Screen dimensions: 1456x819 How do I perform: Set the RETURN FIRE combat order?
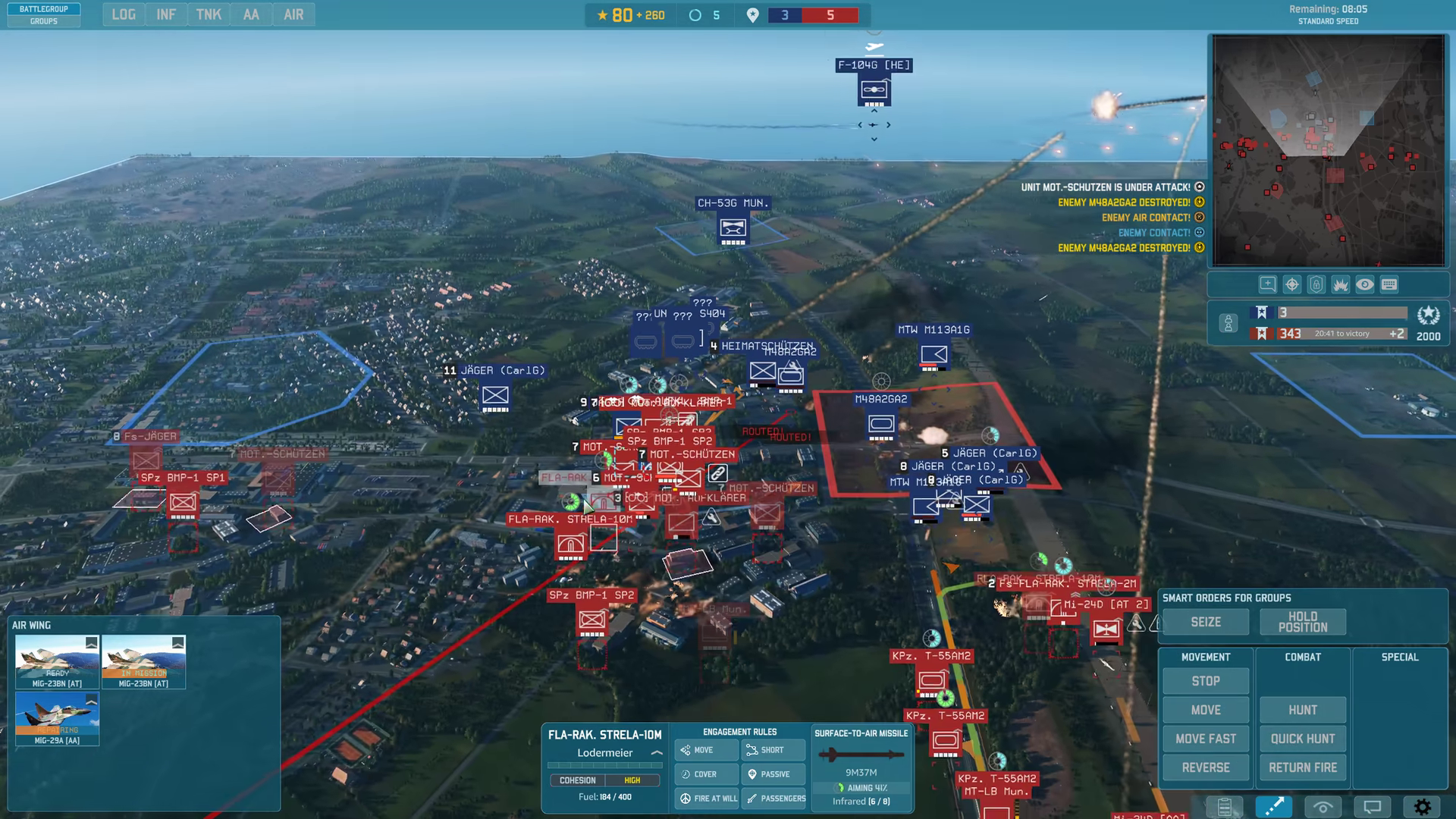(x=1303, y=767)
